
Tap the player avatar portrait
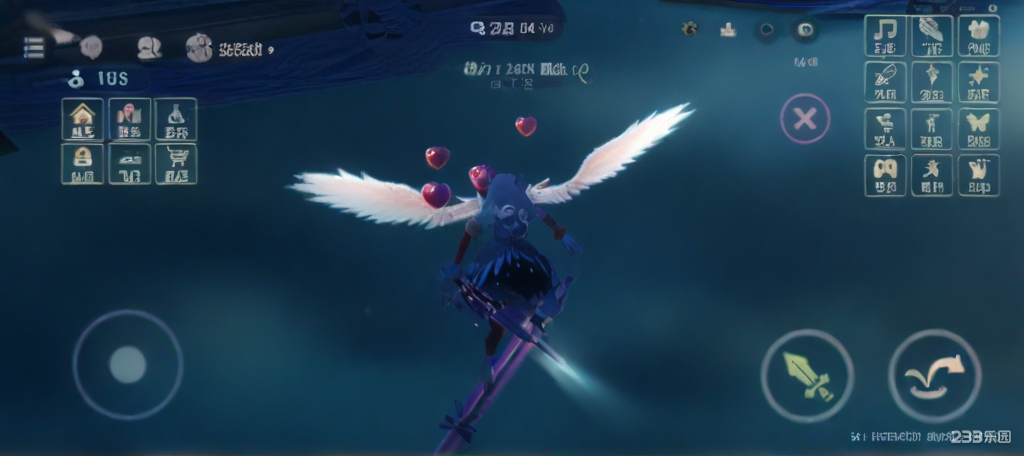[199, 47]
